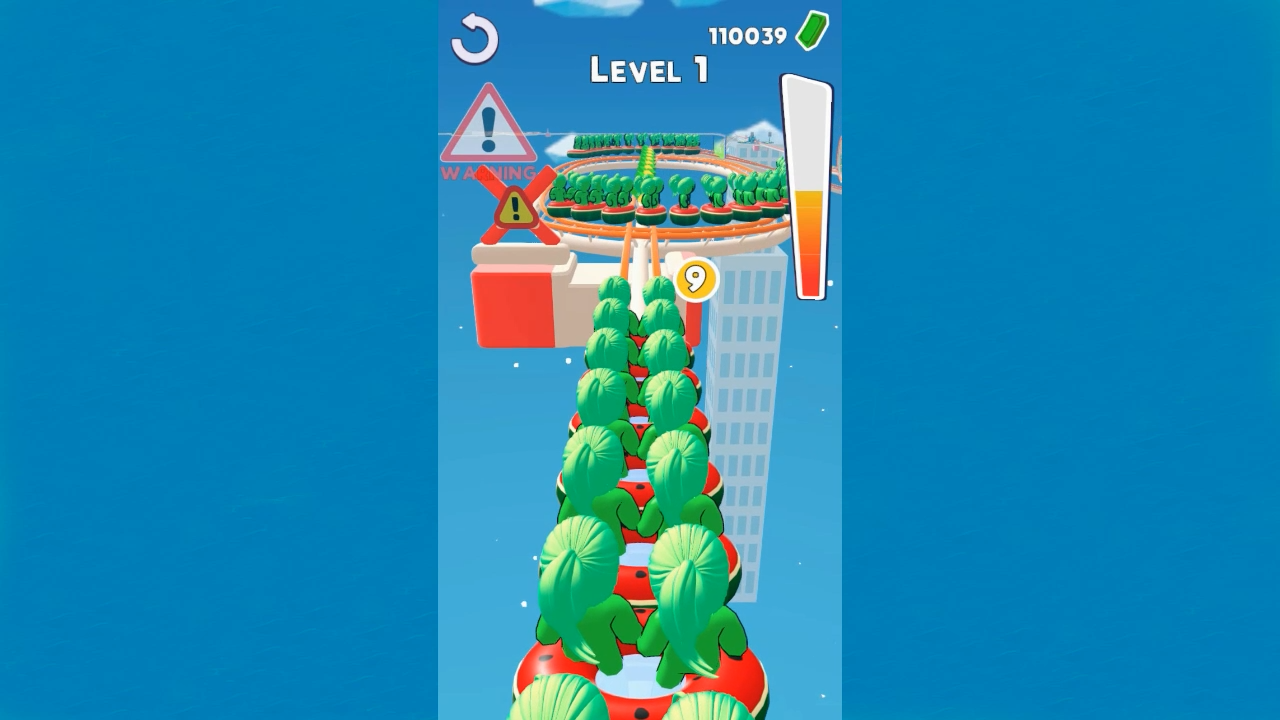Image resolution: width=1280 pixels, height=720 pixels.
Task: Click the vertical progress meter
Action: 807,185
